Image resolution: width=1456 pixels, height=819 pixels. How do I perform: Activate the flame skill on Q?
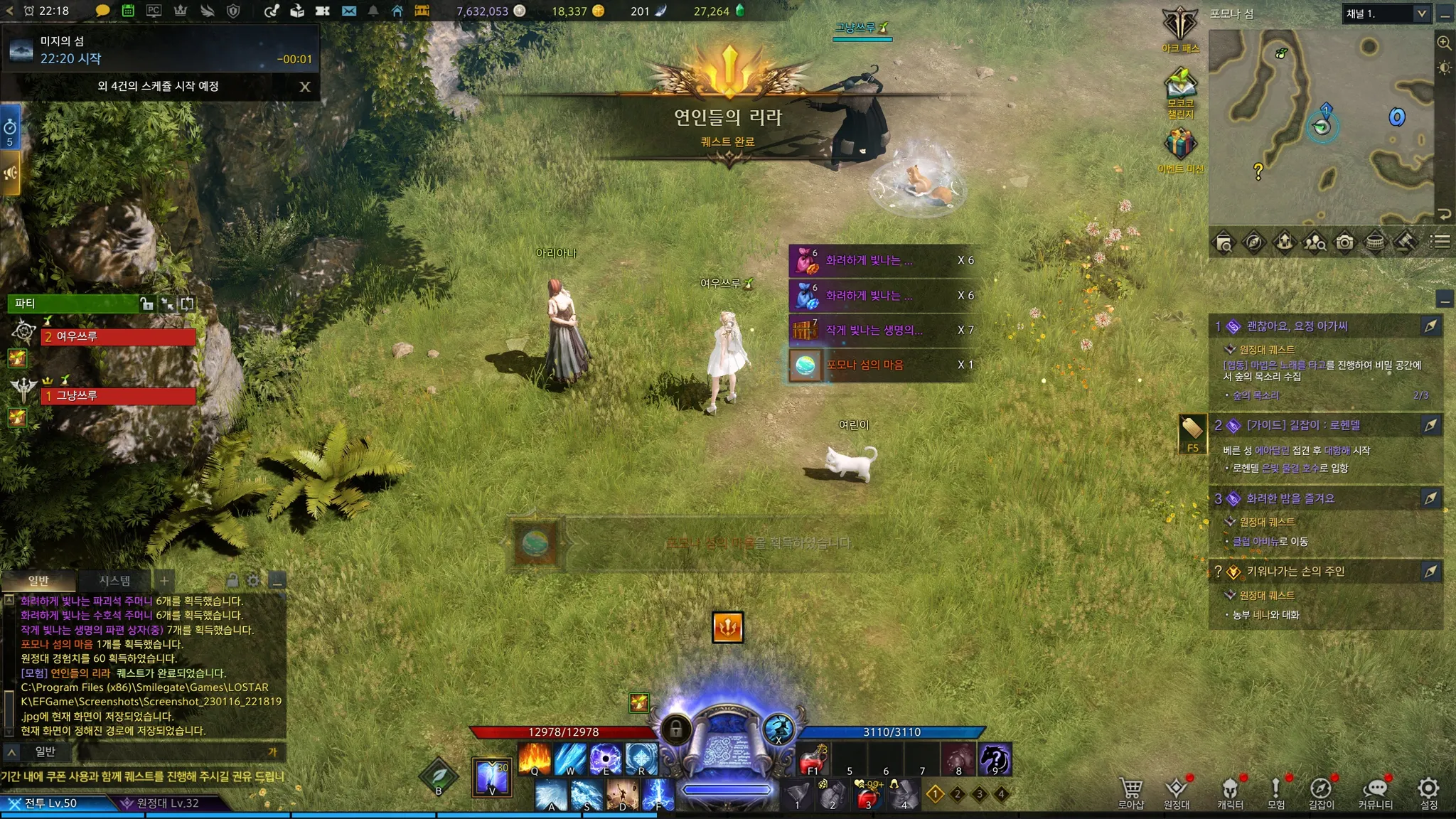pos(535,759)
